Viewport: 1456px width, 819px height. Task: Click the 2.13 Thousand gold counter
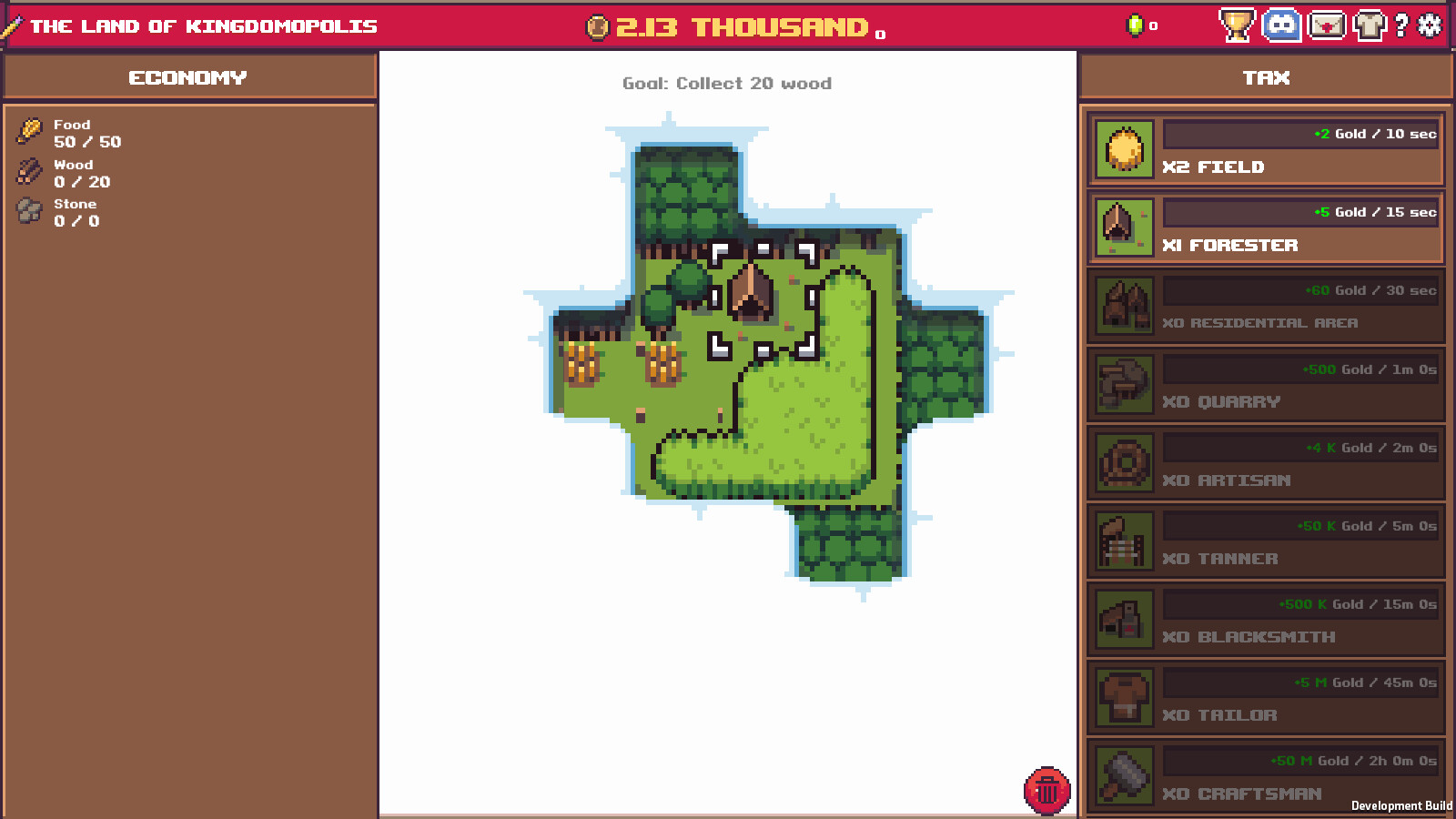coord(728,26)
